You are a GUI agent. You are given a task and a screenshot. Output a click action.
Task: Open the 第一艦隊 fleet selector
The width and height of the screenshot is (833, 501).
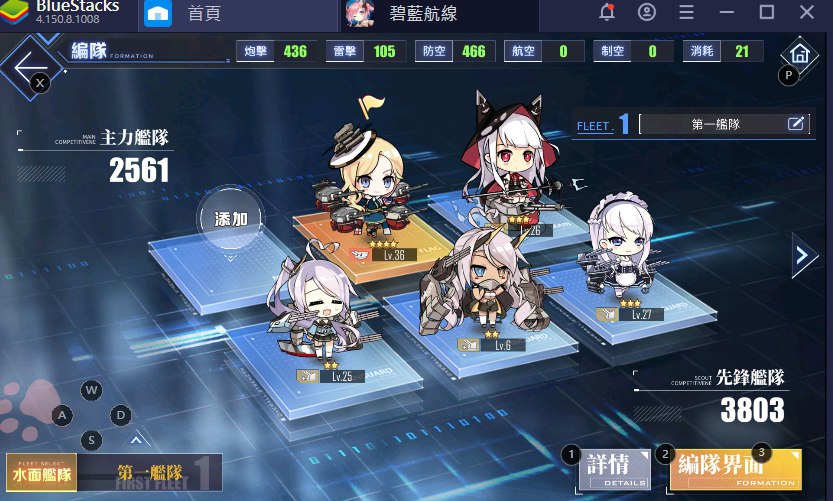tap(152, 473)
